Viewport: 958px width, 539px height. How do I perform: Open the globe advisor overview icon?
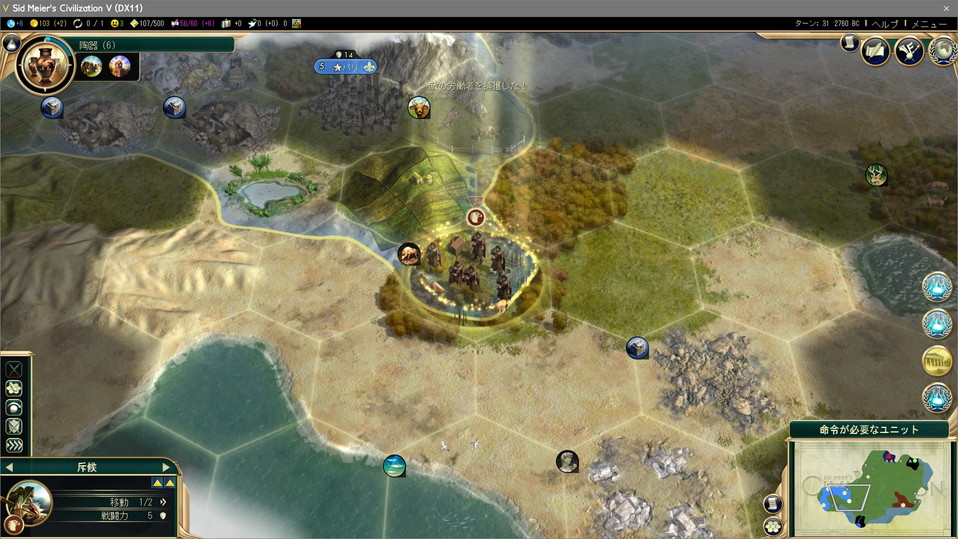[x=941, y=50]
